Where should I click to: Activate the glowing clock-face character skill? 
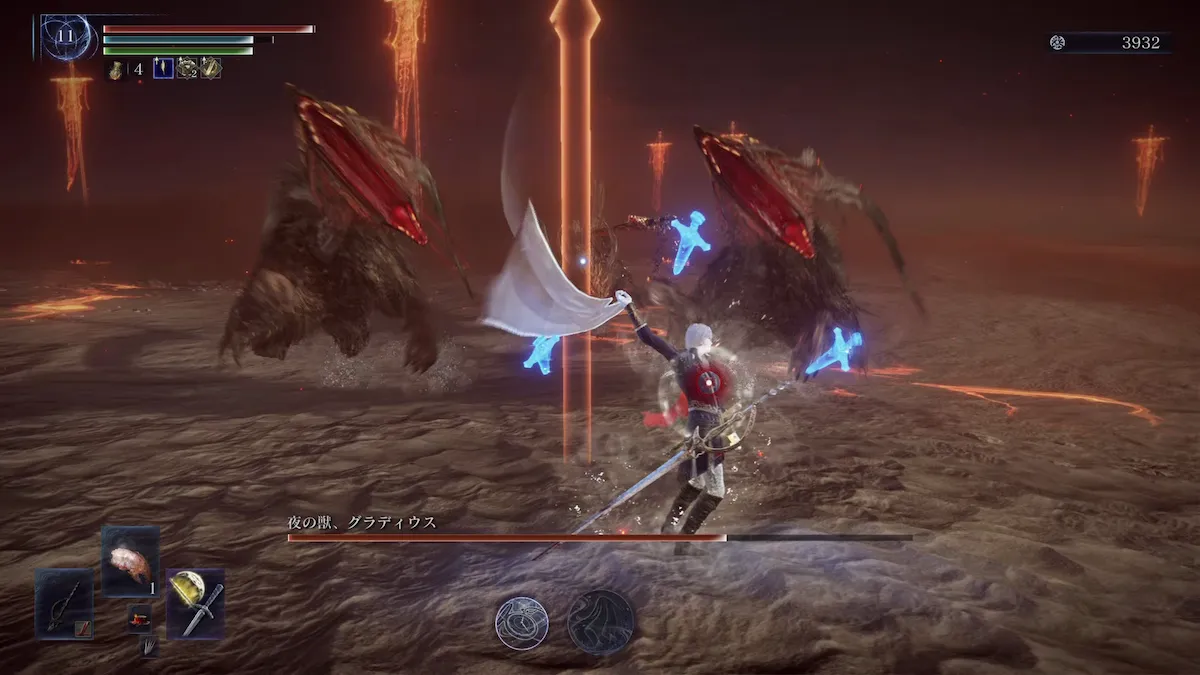point(521,622)
